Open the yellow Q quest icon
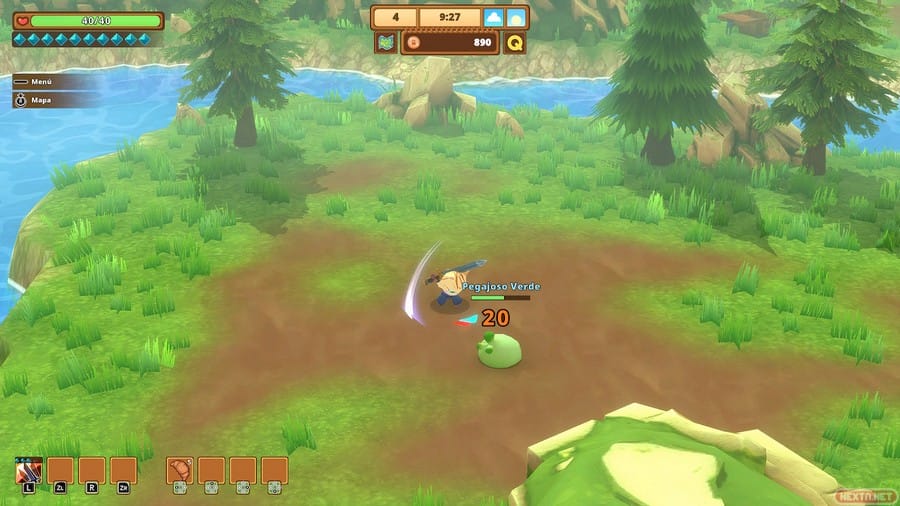The height and width of the screenshot is (506, 900). coord(515,43)
